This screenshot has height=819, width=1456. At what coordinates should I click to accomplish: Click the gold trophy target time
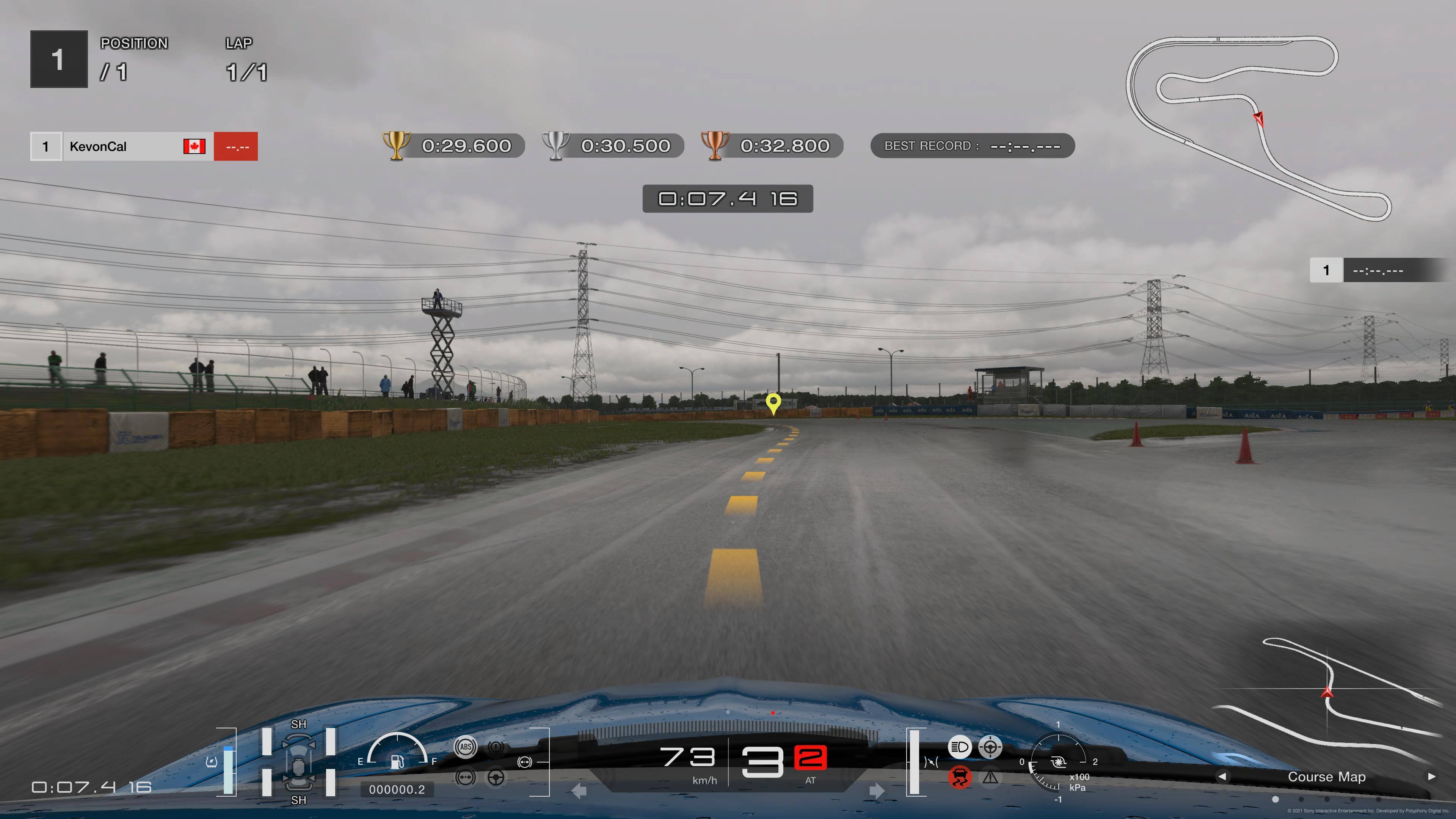(x=453, y=146)
